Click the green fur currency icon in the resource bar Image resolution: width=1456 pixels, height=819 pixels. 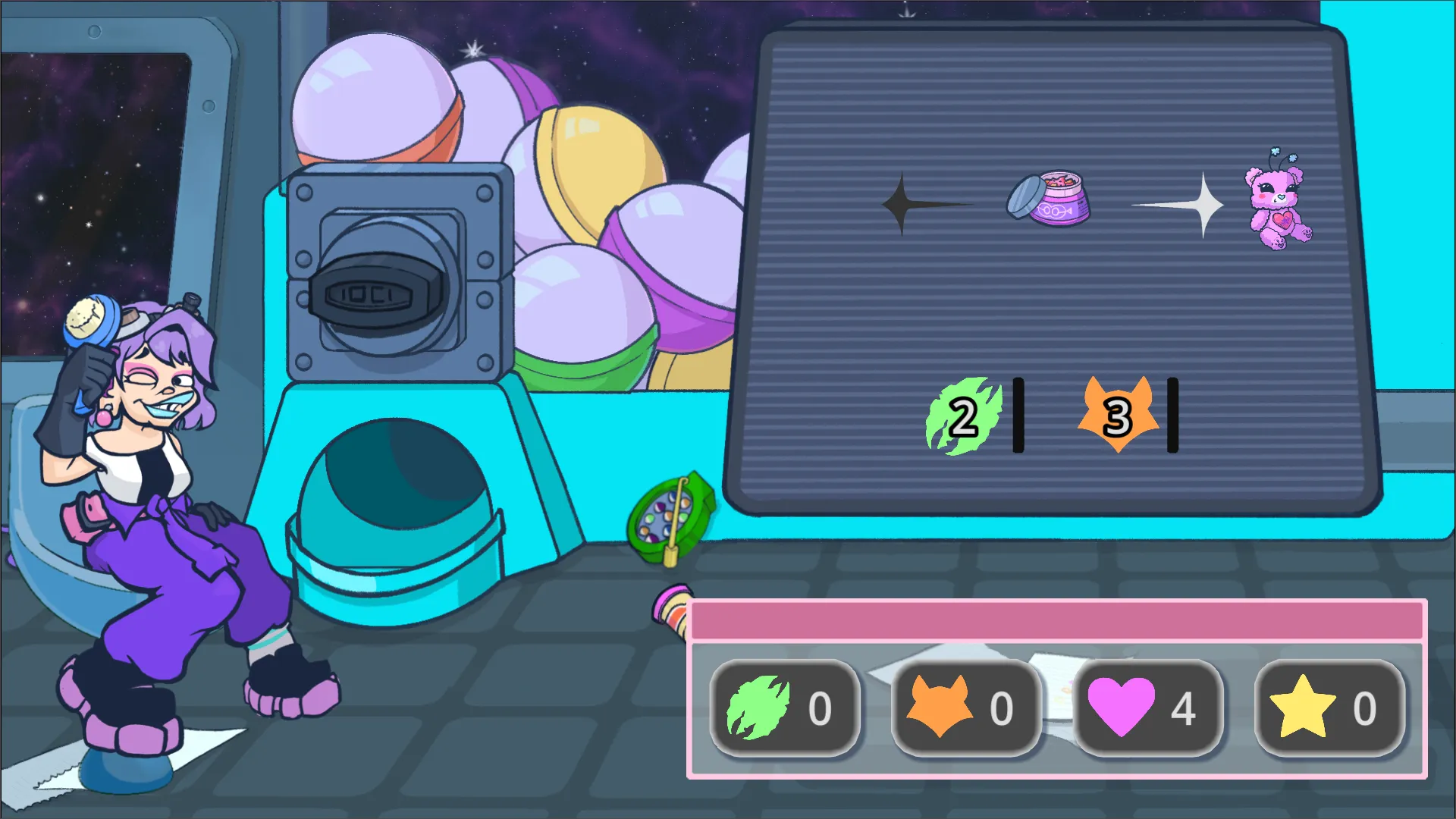point(758,708)
